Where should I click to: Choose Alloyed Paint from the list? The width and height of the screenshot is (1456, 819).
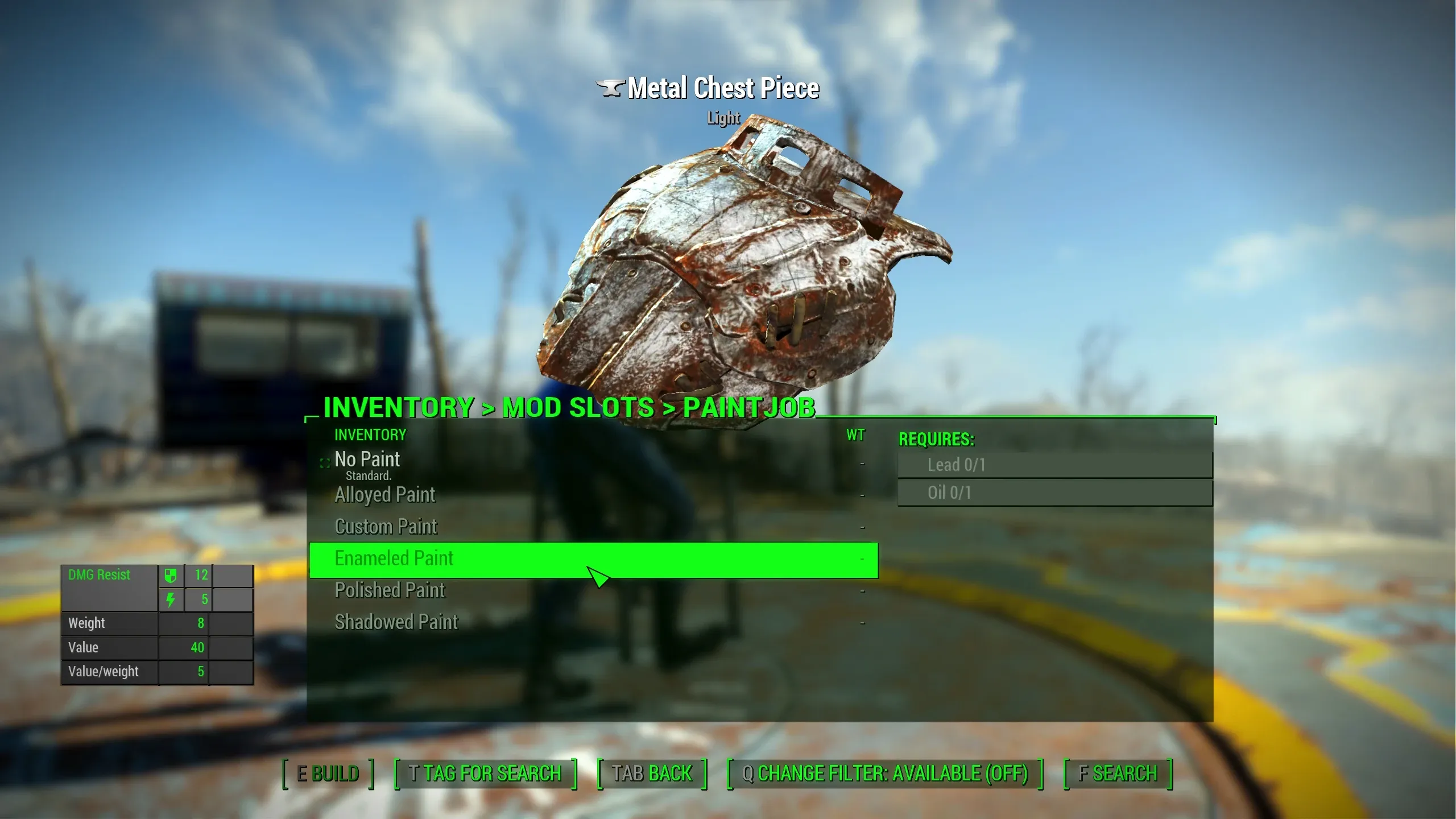[x=385, y=495]
